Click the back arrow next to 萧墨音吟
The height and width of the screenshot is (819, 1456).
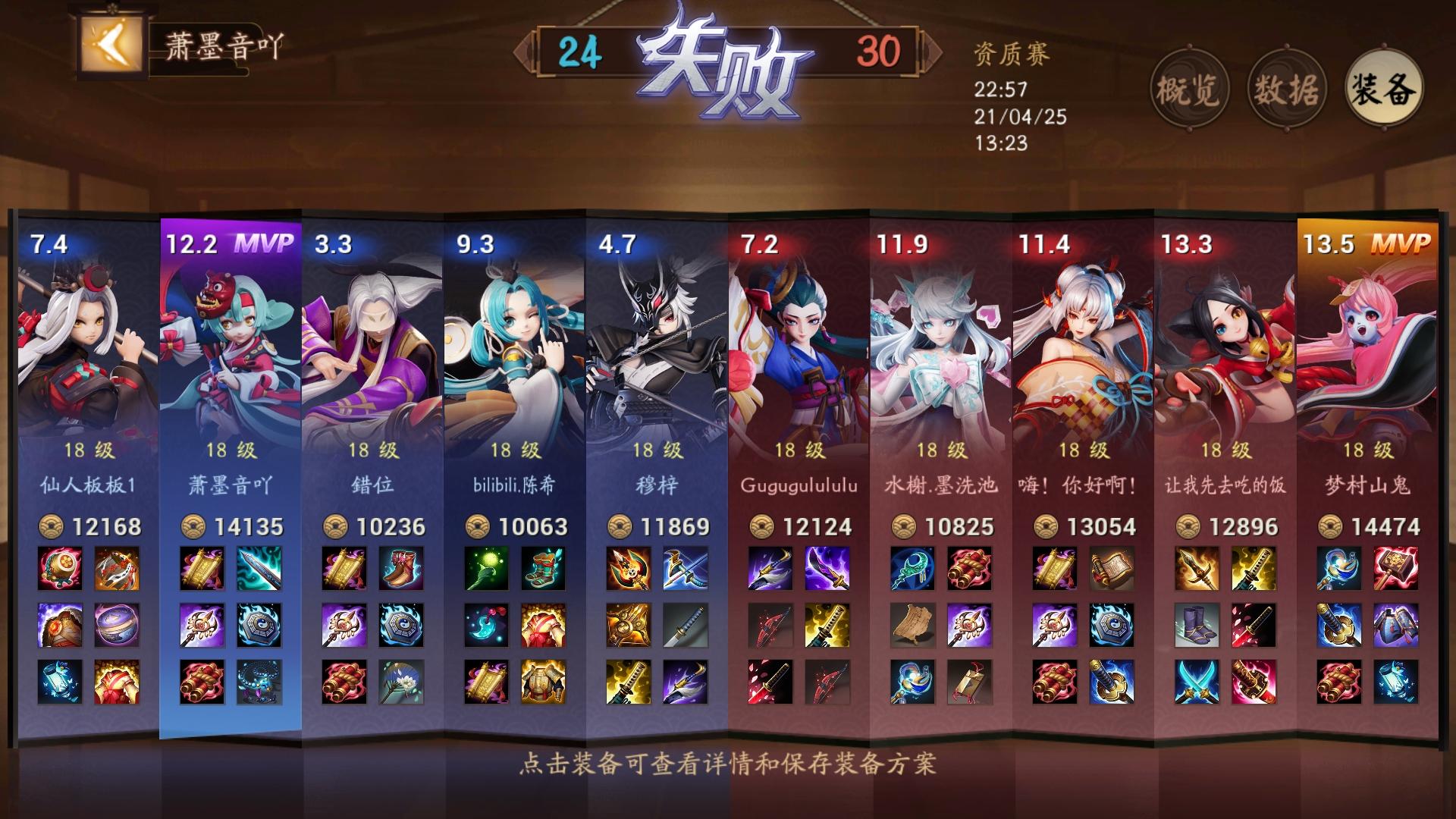[108, 45]
